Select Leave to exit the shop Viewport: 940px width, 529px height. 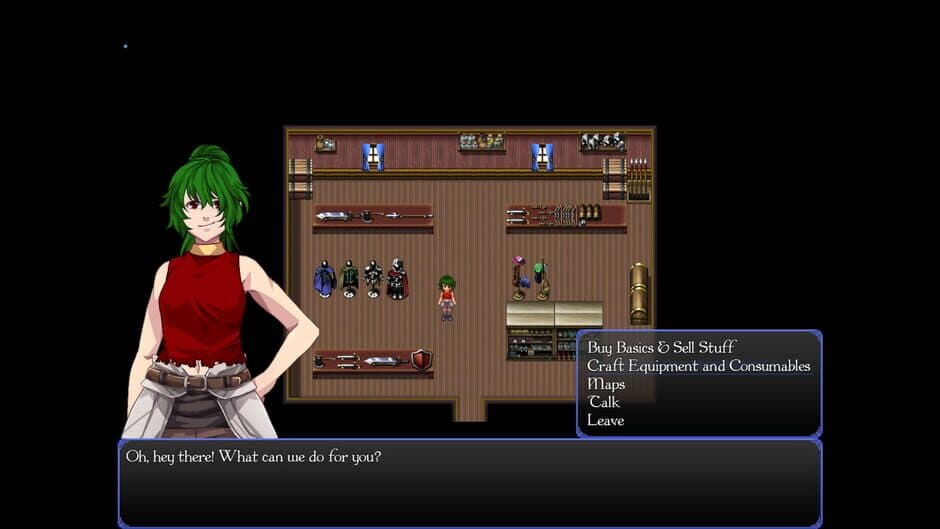[x=606, y=420]
